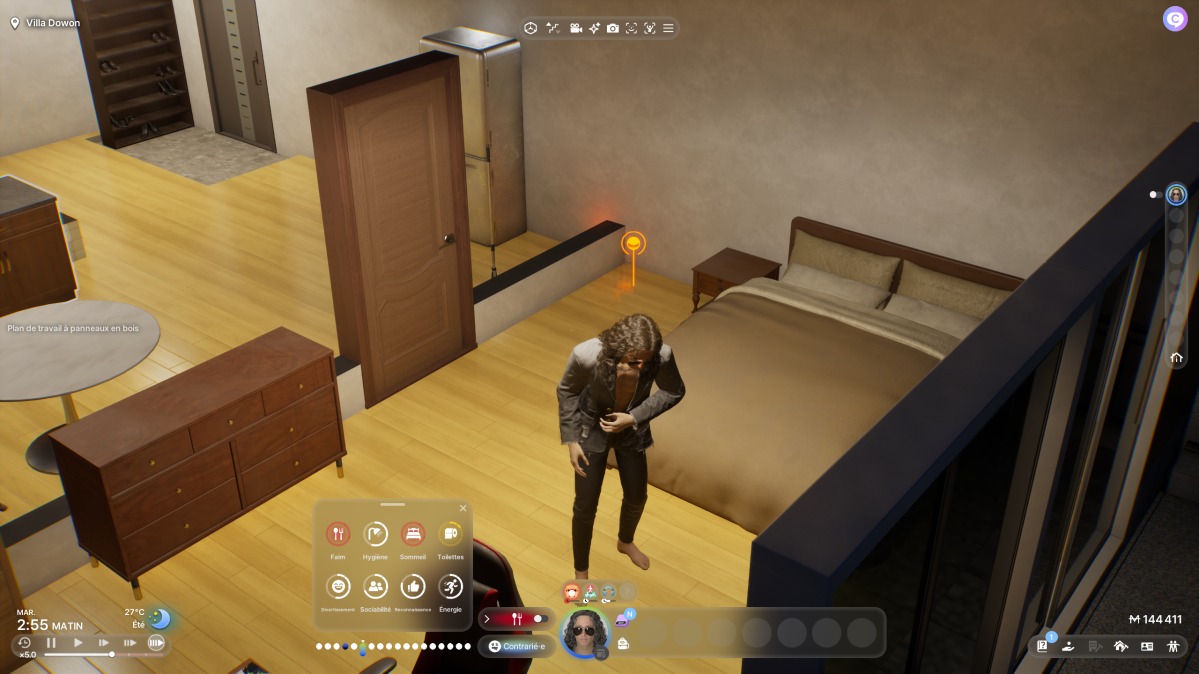Image resolution: width=1199 pixels, height=674 pixels.
Task: Click the Contrarié·e mood button
Action: pyautogui.click(x=516, y=646)
